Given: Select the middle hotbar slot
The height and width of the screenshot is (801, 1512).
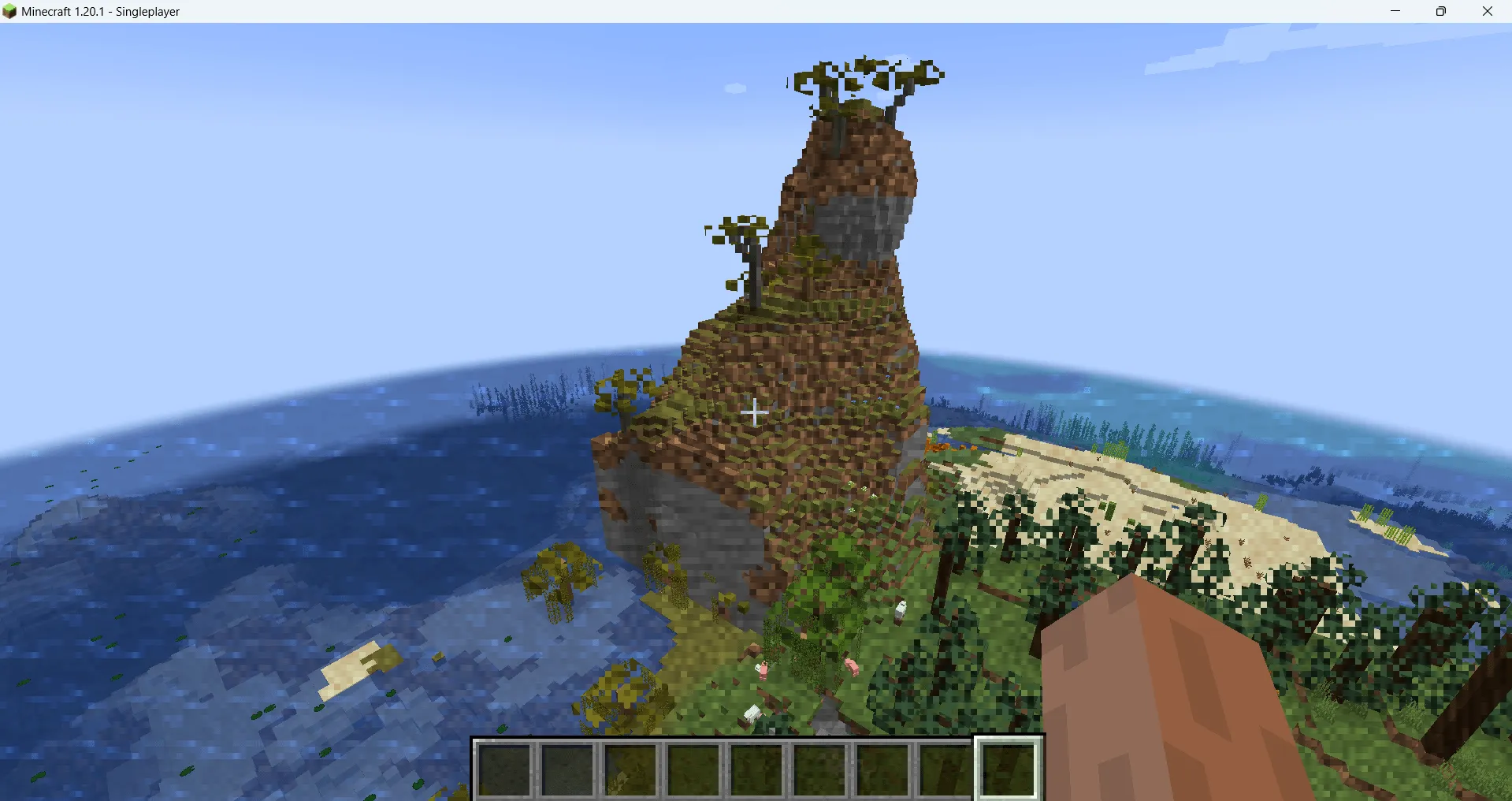Looking at the screenshot, I should (x=756, y=770).
